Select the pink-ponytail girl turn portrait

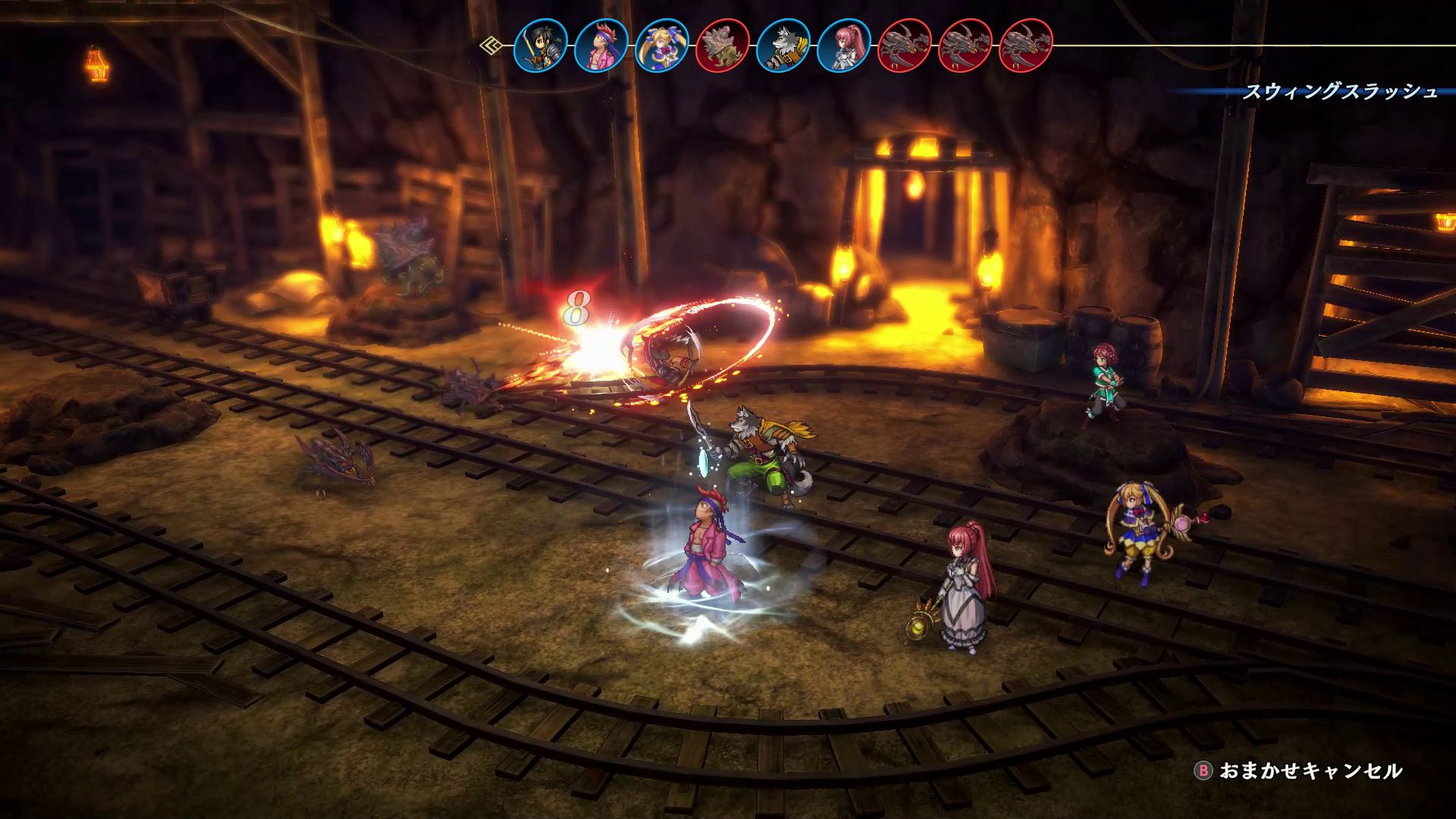click(x=844, y=45)
